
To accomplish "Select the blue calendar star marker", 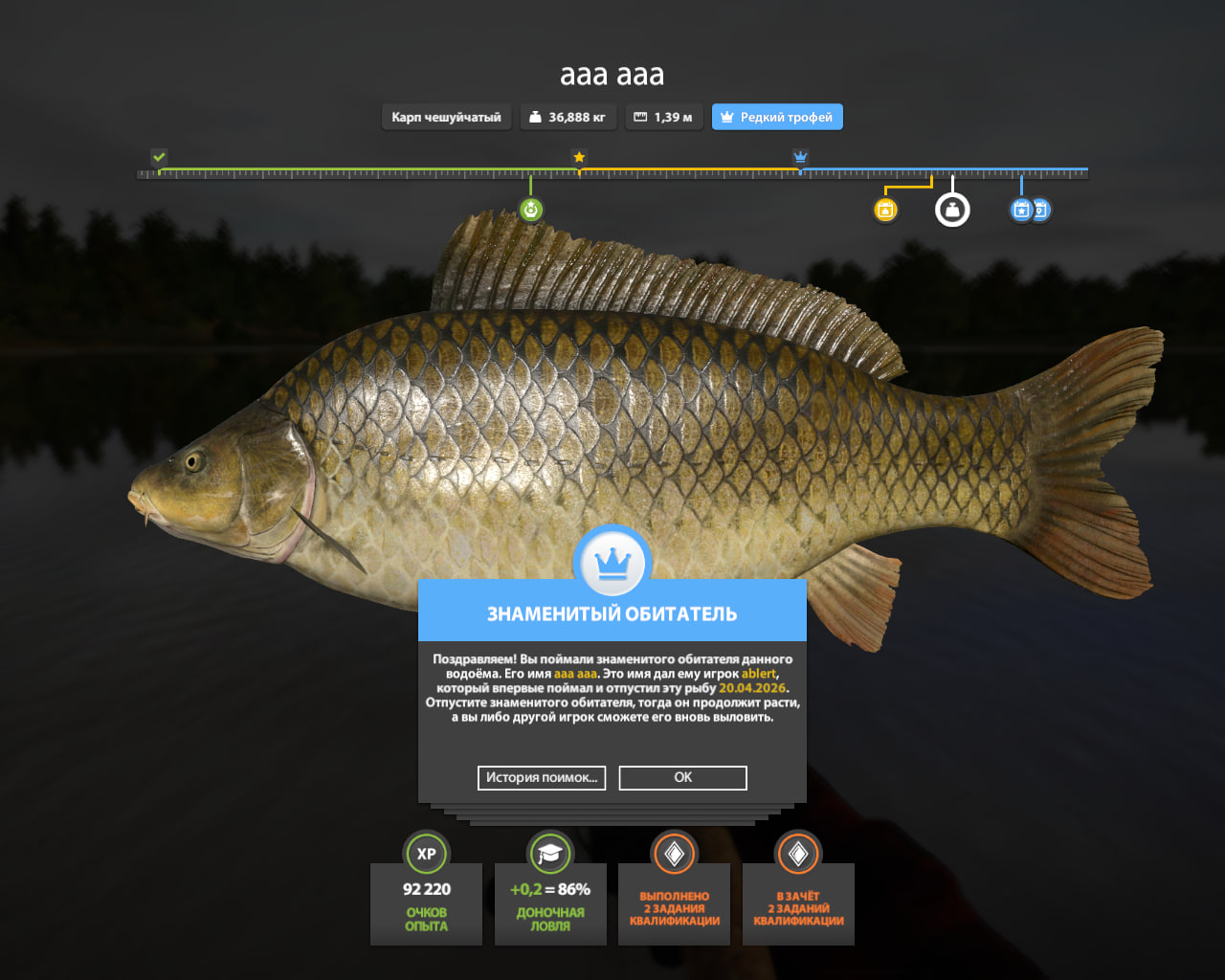I will pyautogui.click(x=1021, y=210).
